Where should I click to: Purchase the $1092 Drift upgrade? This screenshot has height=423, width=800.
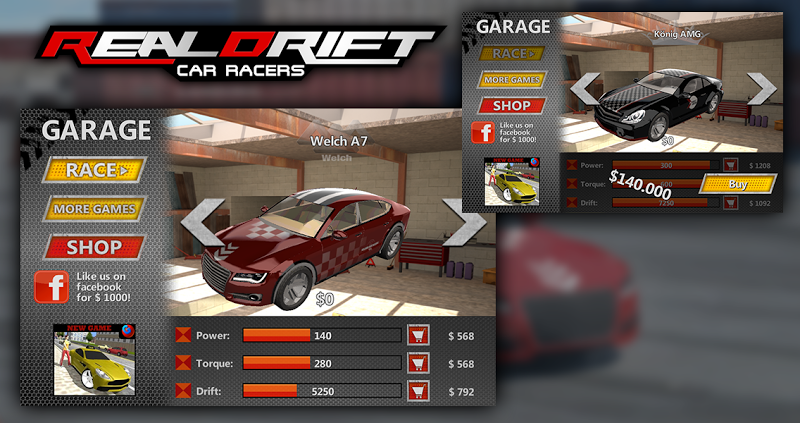pos(730,203)
